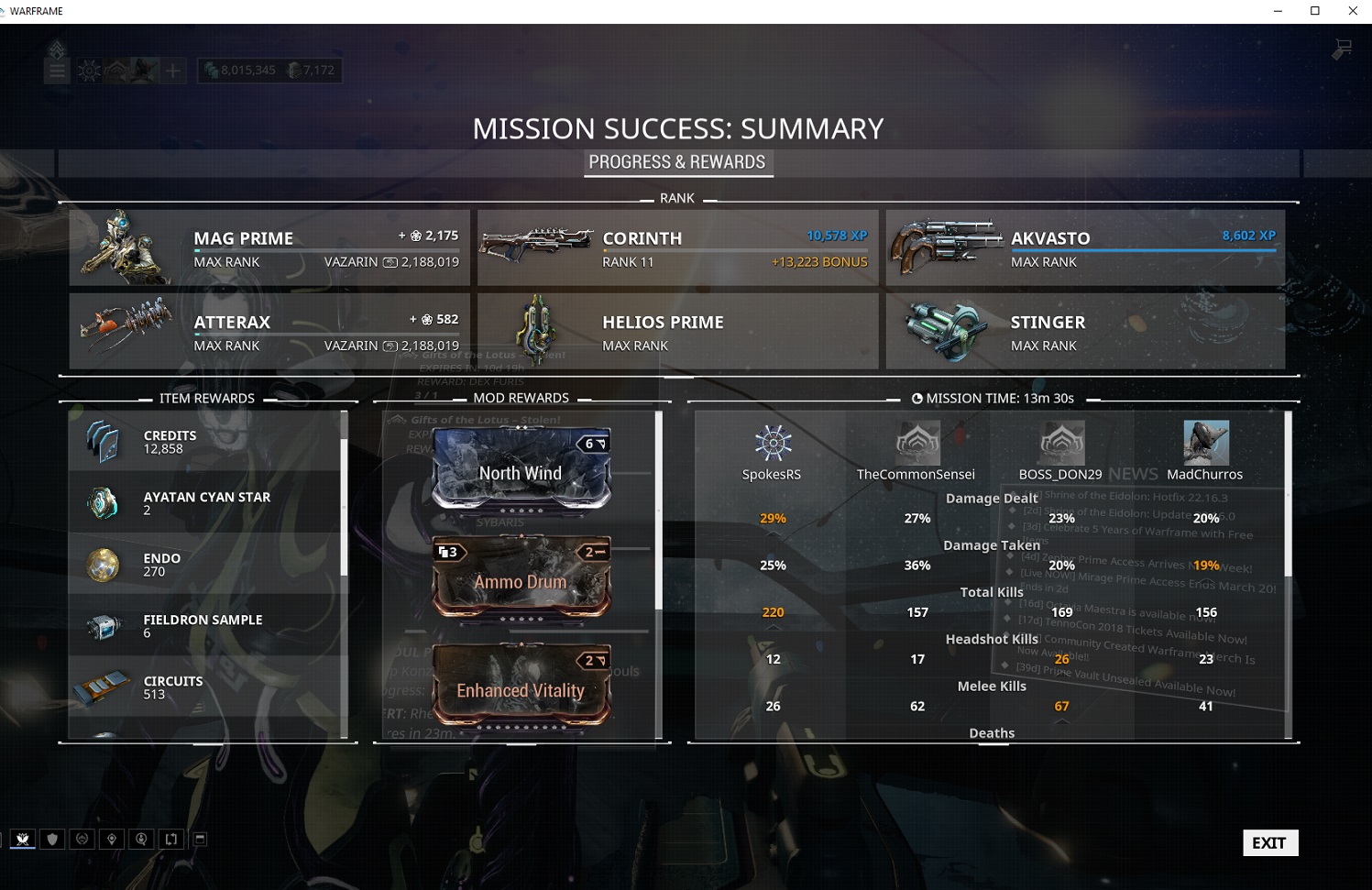Select the Ayatan Cyan Star reward row

[206, 502]
